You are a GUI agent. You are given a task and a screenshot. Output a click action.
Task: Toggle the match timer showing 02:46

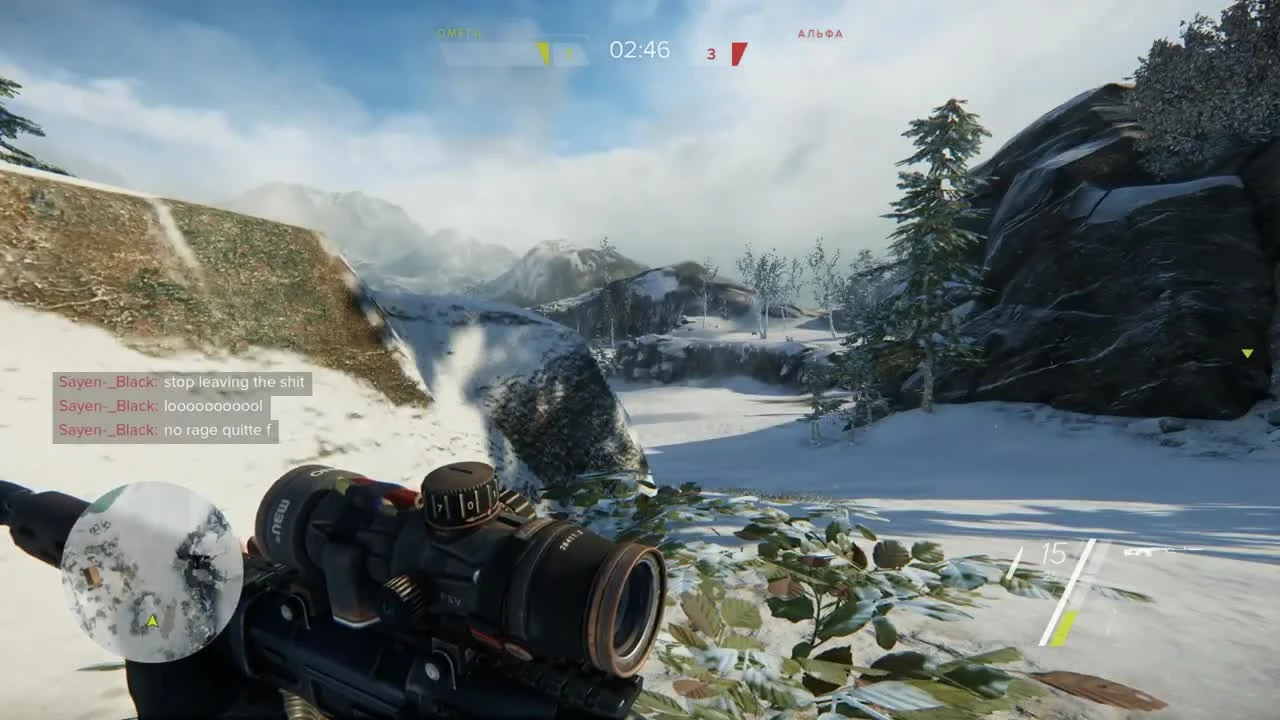pos(640,50)
